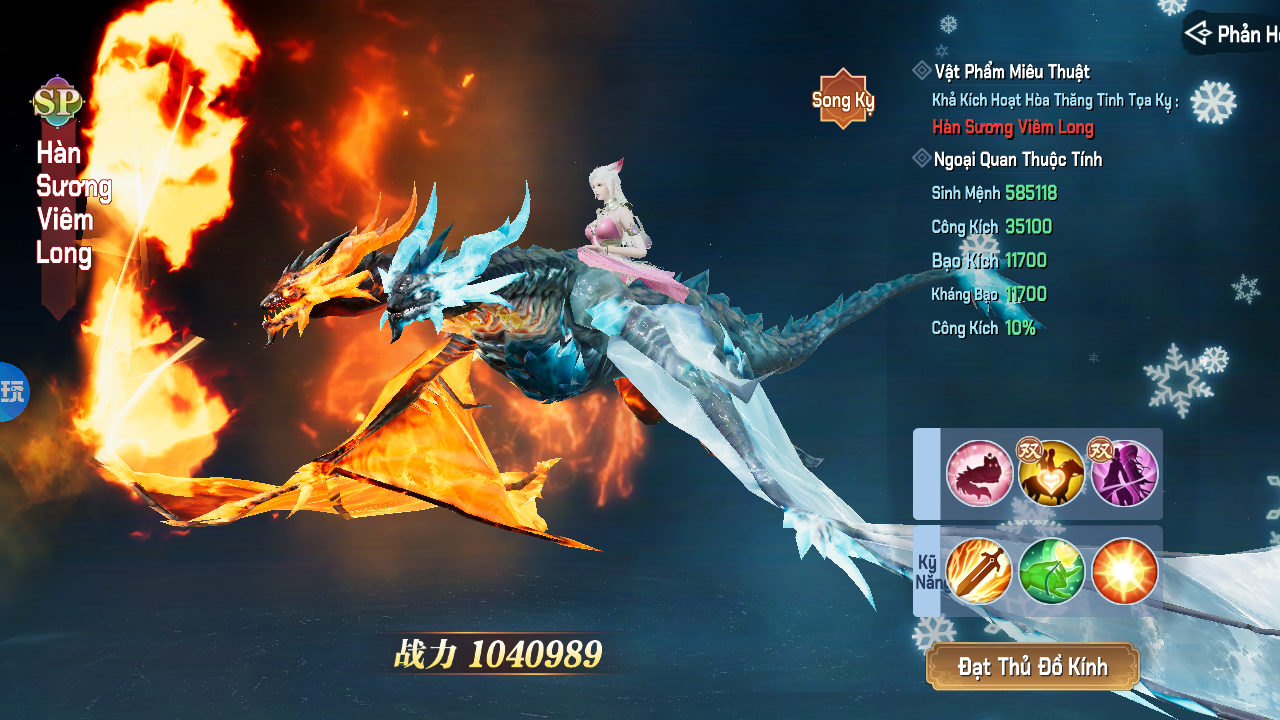Viewport: 1280px width, 720px height.
Task: Tap the Song Kỵ badge
Action: [843, 99]
